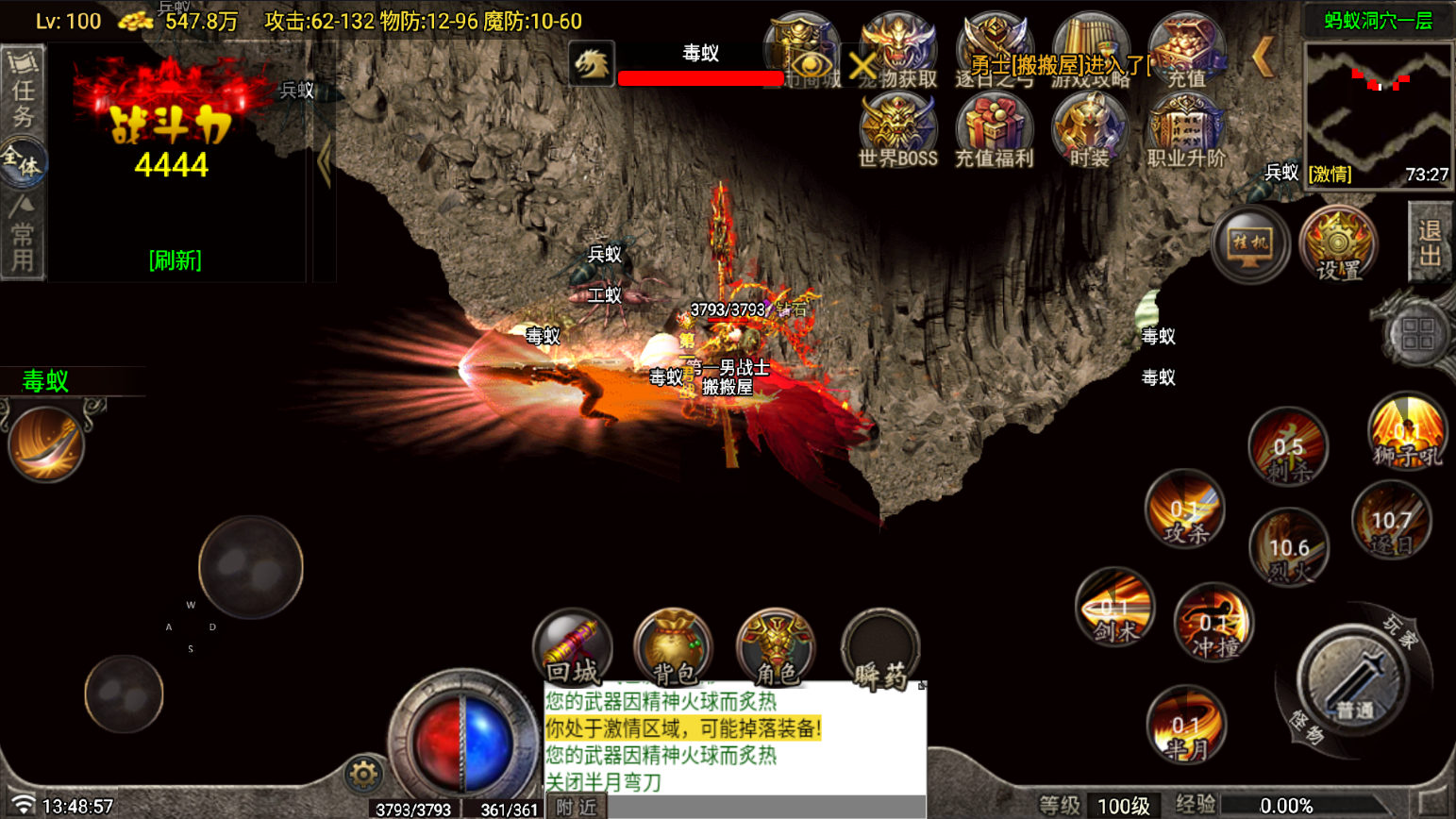
Task: Activate the 狮子吼 skill
Action: tap(1406, 434)
